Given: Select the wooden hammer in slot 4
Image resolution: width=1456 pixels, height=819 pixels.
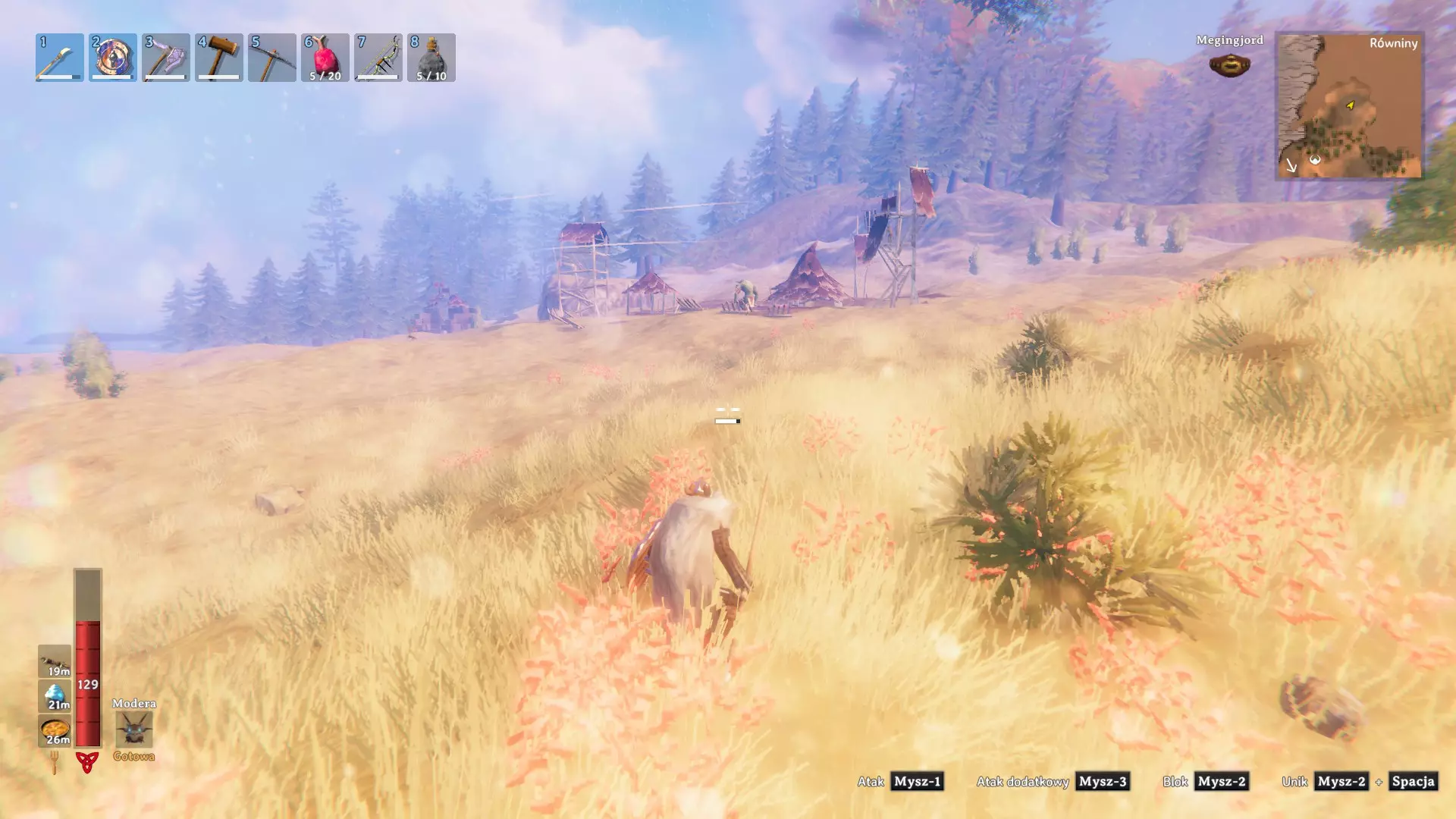Looking at the screenshot, I should [x=218, y=58].
